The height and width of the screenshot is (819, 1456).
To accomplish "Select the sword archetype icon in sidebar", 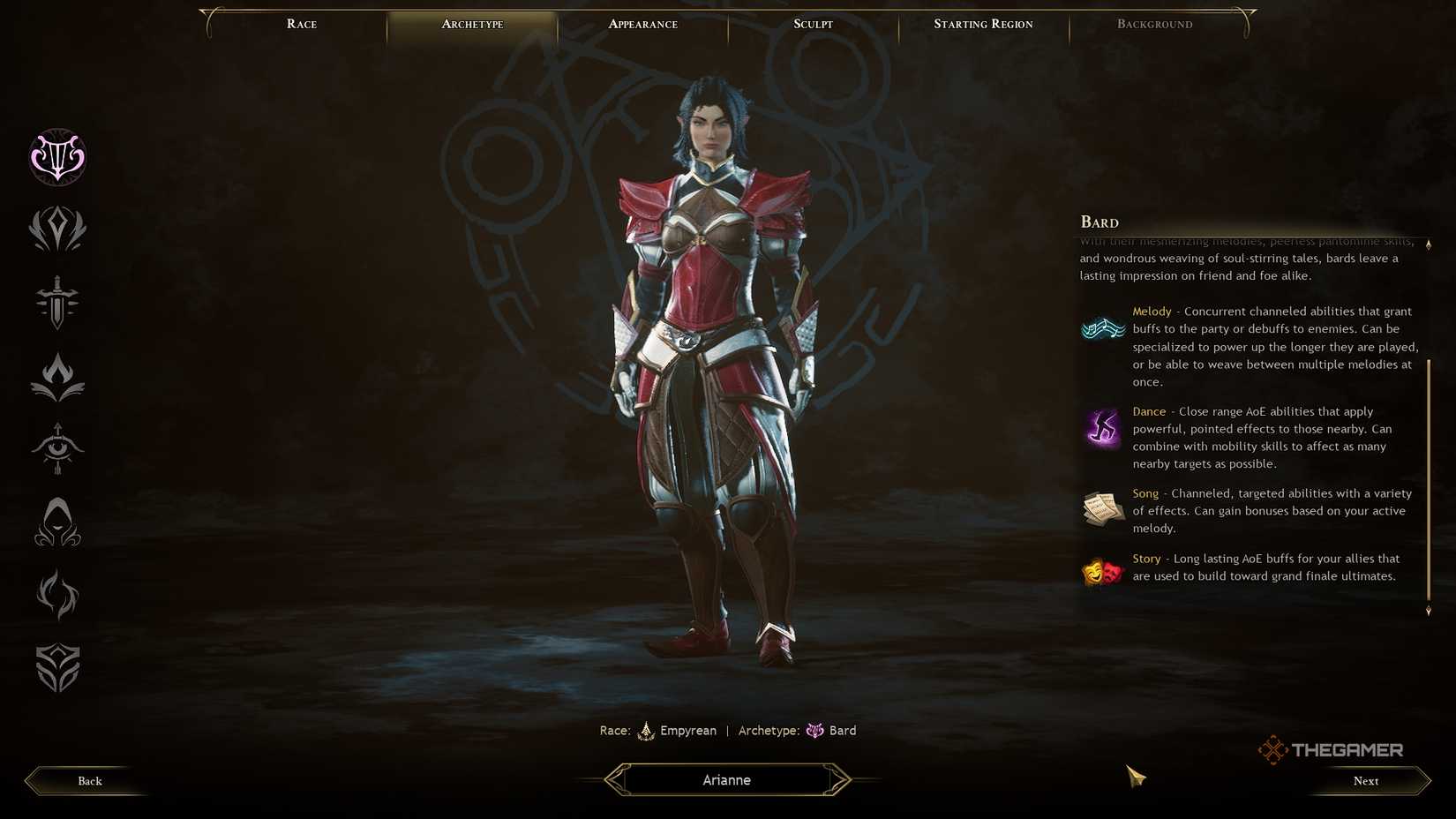I will [x=56, y=303].
